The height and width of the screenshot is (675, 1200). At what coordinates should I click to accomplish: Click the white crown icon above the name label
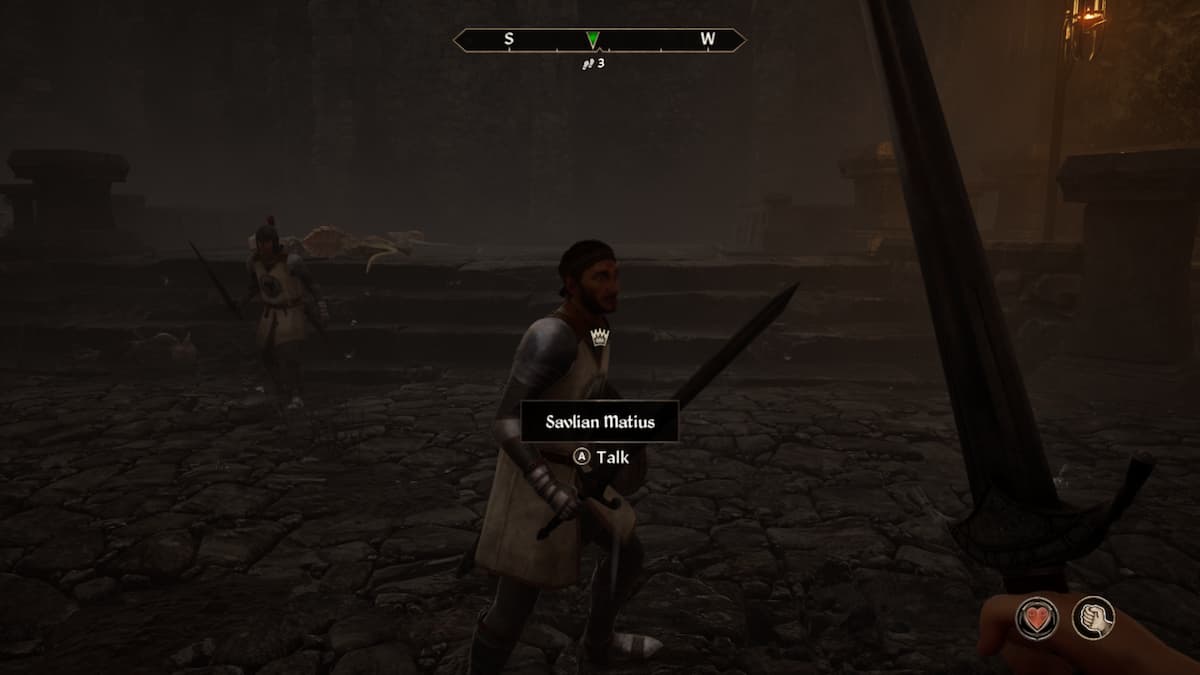tap(600, 337)
